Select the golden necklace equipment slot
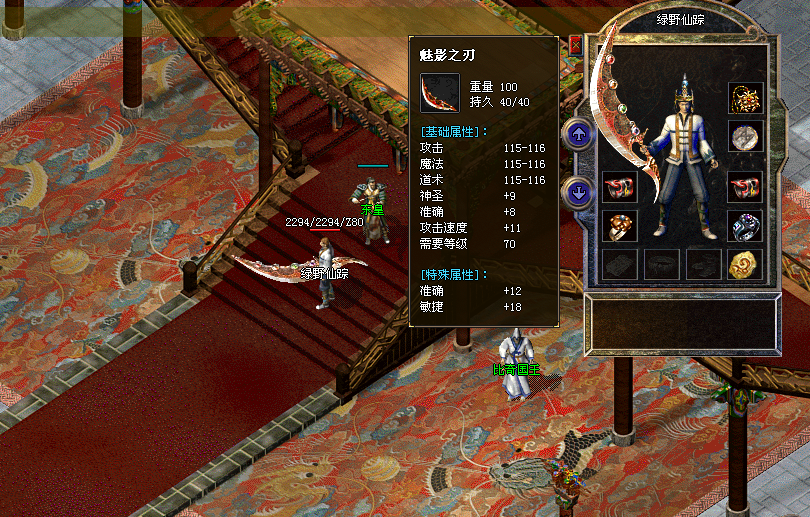The height and width of the screenshot is (517, 810). point(744,99)
